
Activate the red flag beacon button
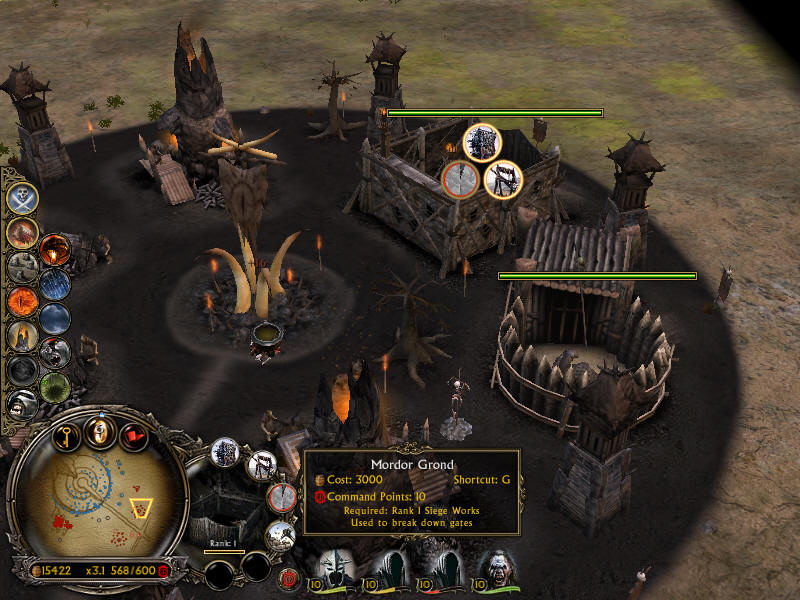pos(133,437)
